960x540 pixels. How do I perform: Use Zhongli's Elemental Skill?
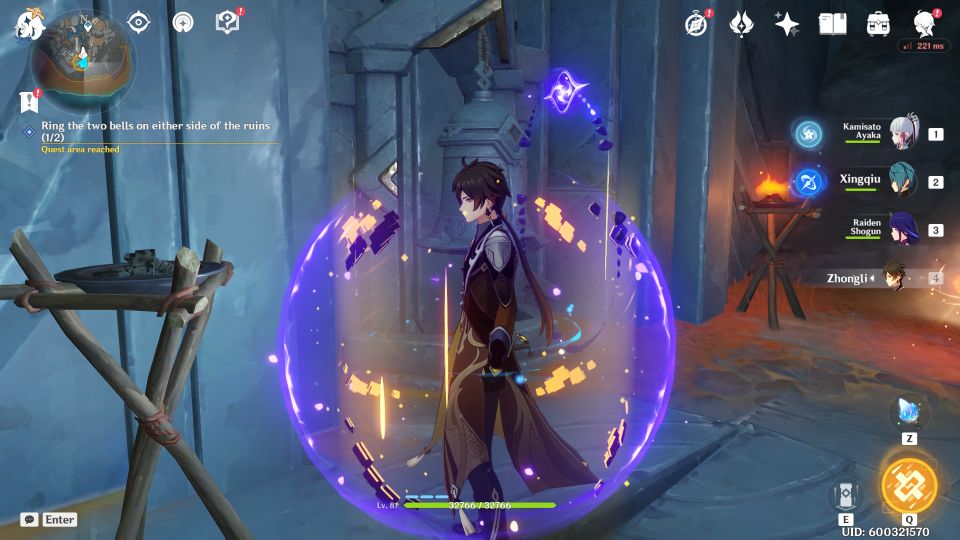click(x=846, y=495)
